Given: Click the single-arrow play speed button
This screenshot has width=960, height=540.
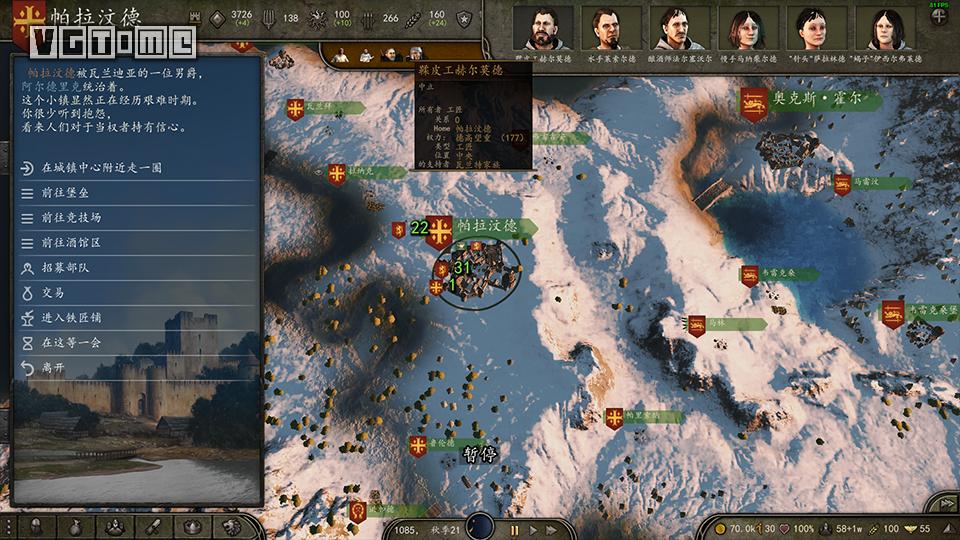Looking at the screenshot, I should [534, 529].
